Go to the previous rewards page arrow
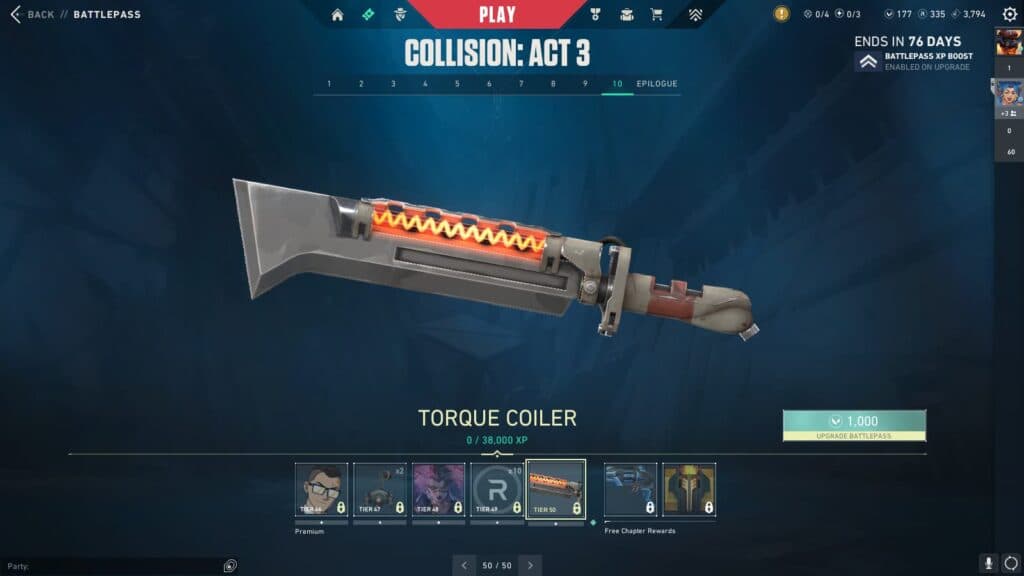 pyautogui.click(x=464, y=566)
